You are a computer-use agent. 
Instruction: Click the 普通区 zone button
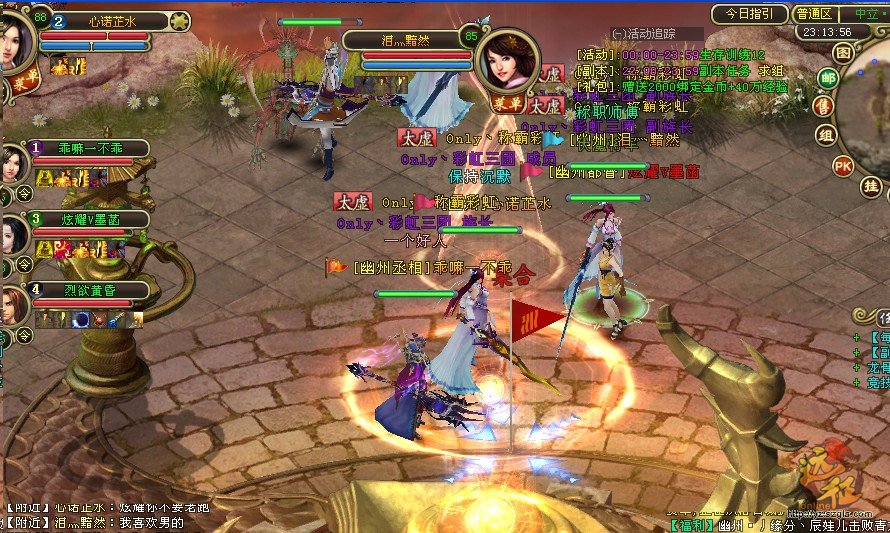pos(815,14)
